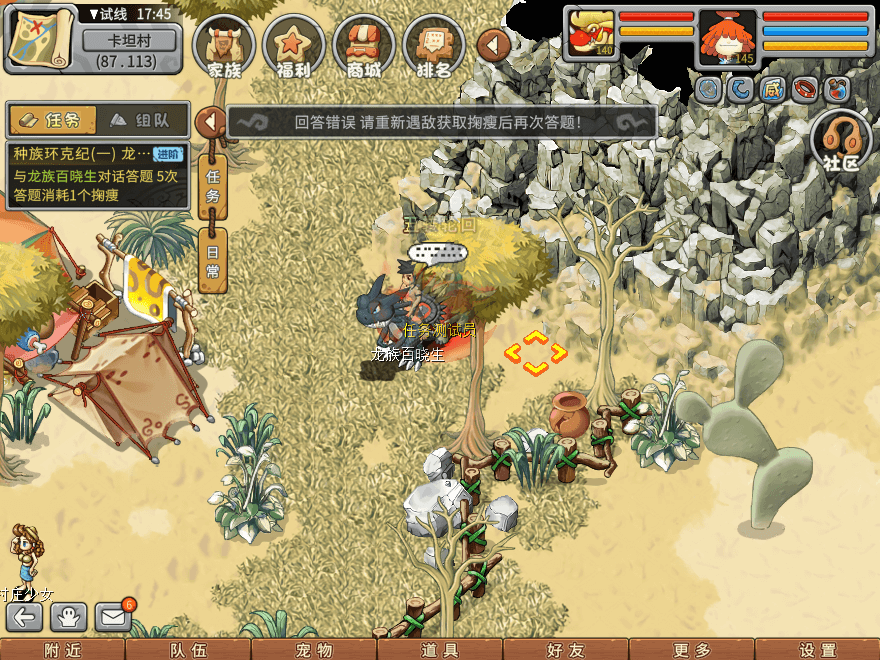Open the mail envelope with notification

pyautogui.click(x=113, y=617)
